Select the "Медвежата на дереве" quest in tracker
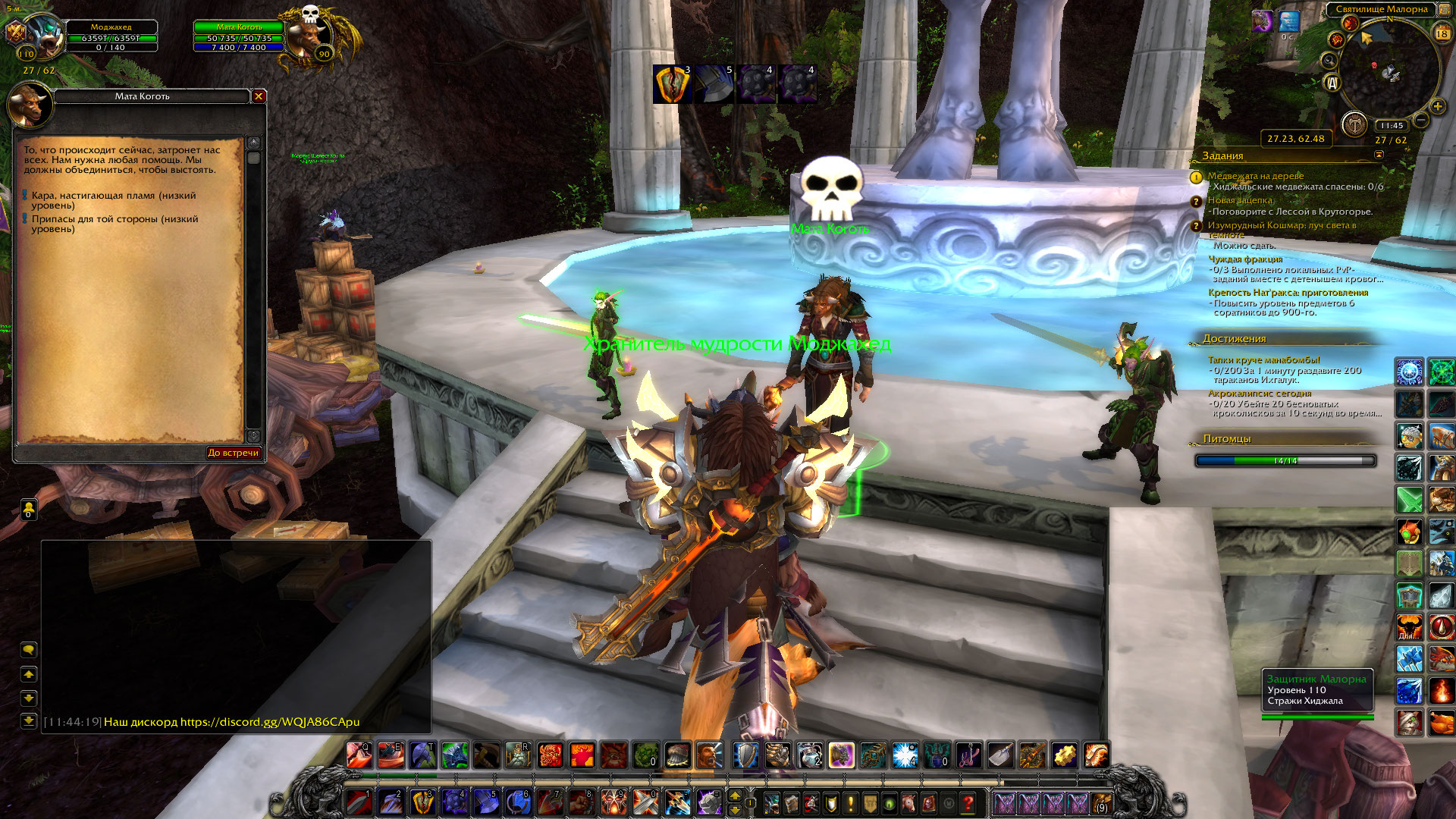The height and width of the screenshot is (819, 1456). coord(1256,176)
